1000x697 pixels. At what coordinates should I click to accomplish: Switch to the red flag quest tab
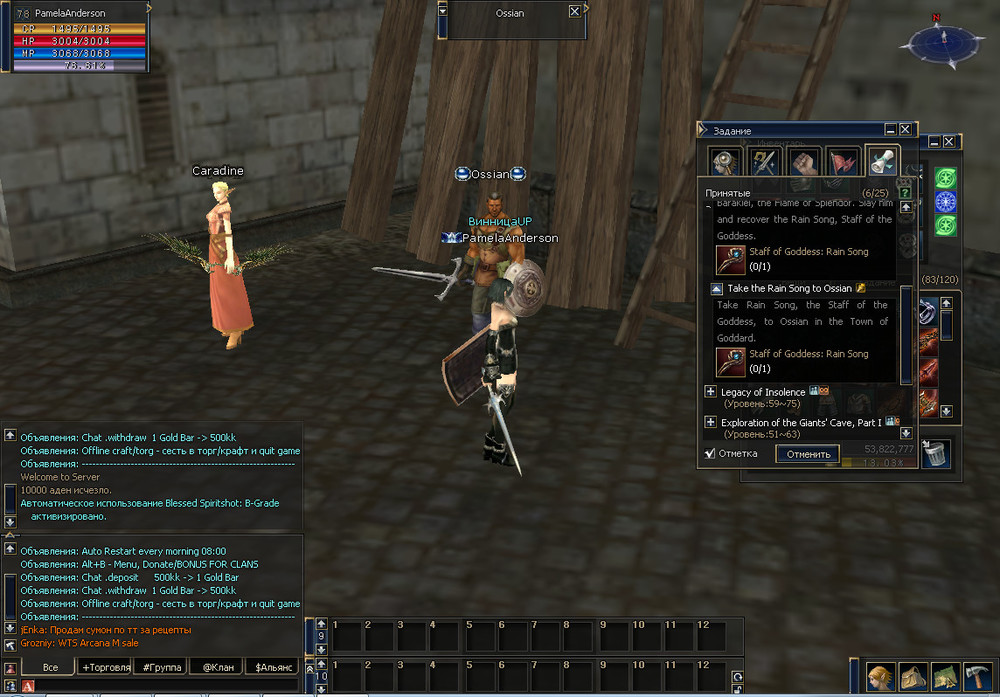843,162
